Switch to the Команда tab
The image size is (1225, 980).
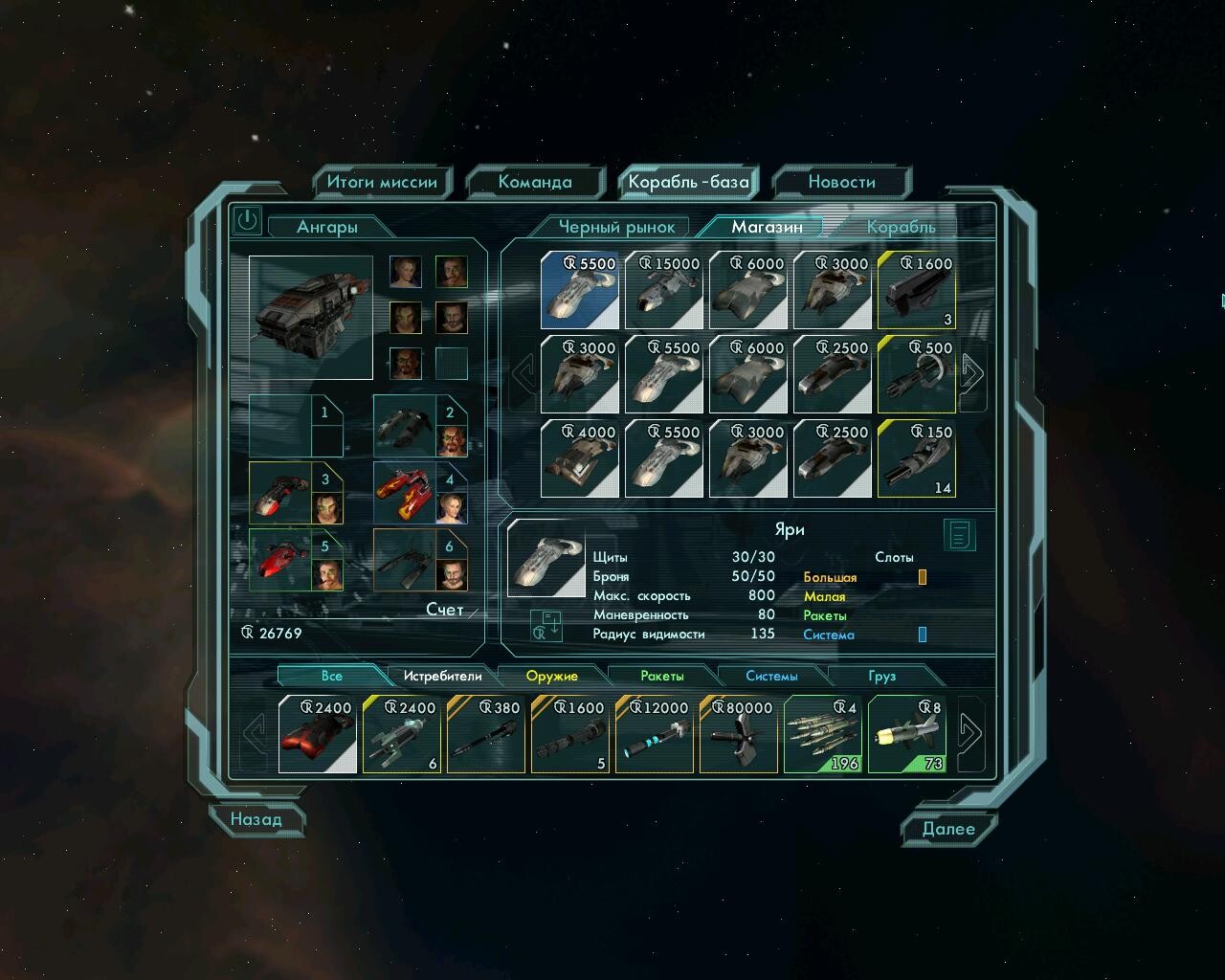pyautogui.click(x=535, y=182)
